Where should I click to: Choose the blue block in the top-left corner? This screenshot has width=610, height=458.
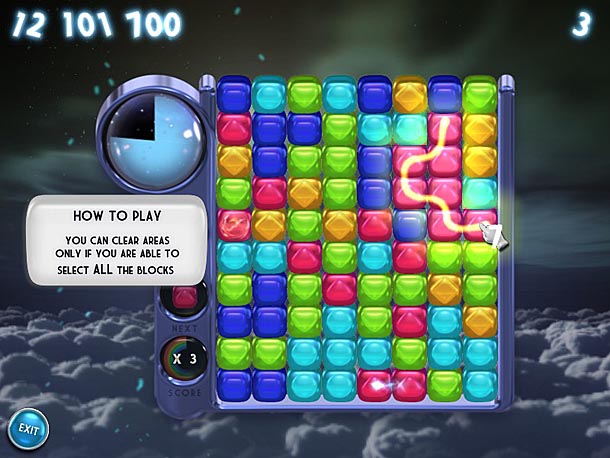234,95
